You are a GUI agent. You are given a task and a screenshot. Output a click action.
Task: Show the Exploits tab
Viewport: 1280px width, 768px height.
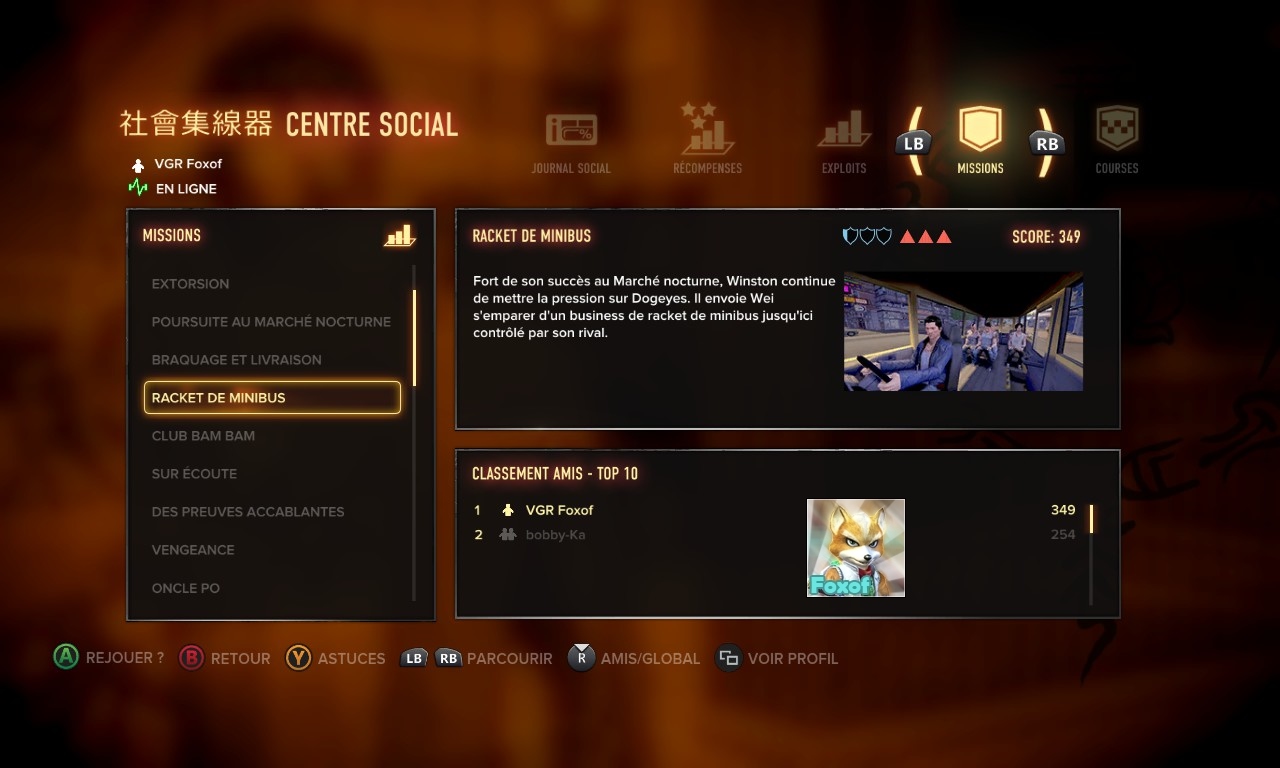coord(844,143)
